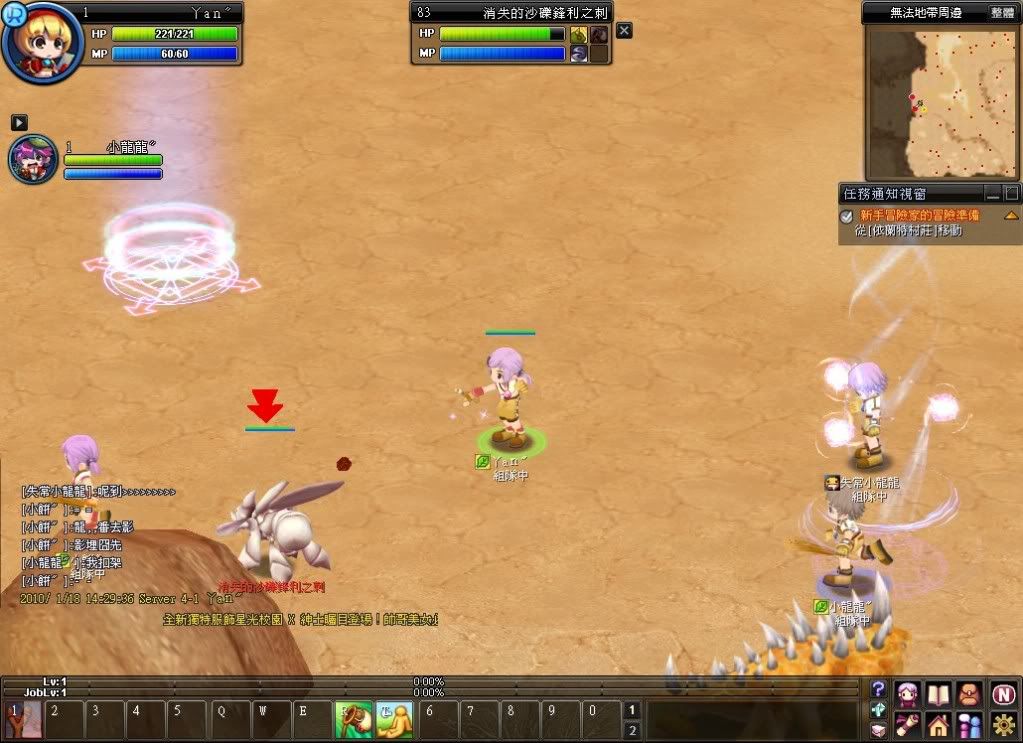This screenshot has height=743, width=1023.
Task: Activate the sitting rest skill icon
Action: tap(394, 718)
